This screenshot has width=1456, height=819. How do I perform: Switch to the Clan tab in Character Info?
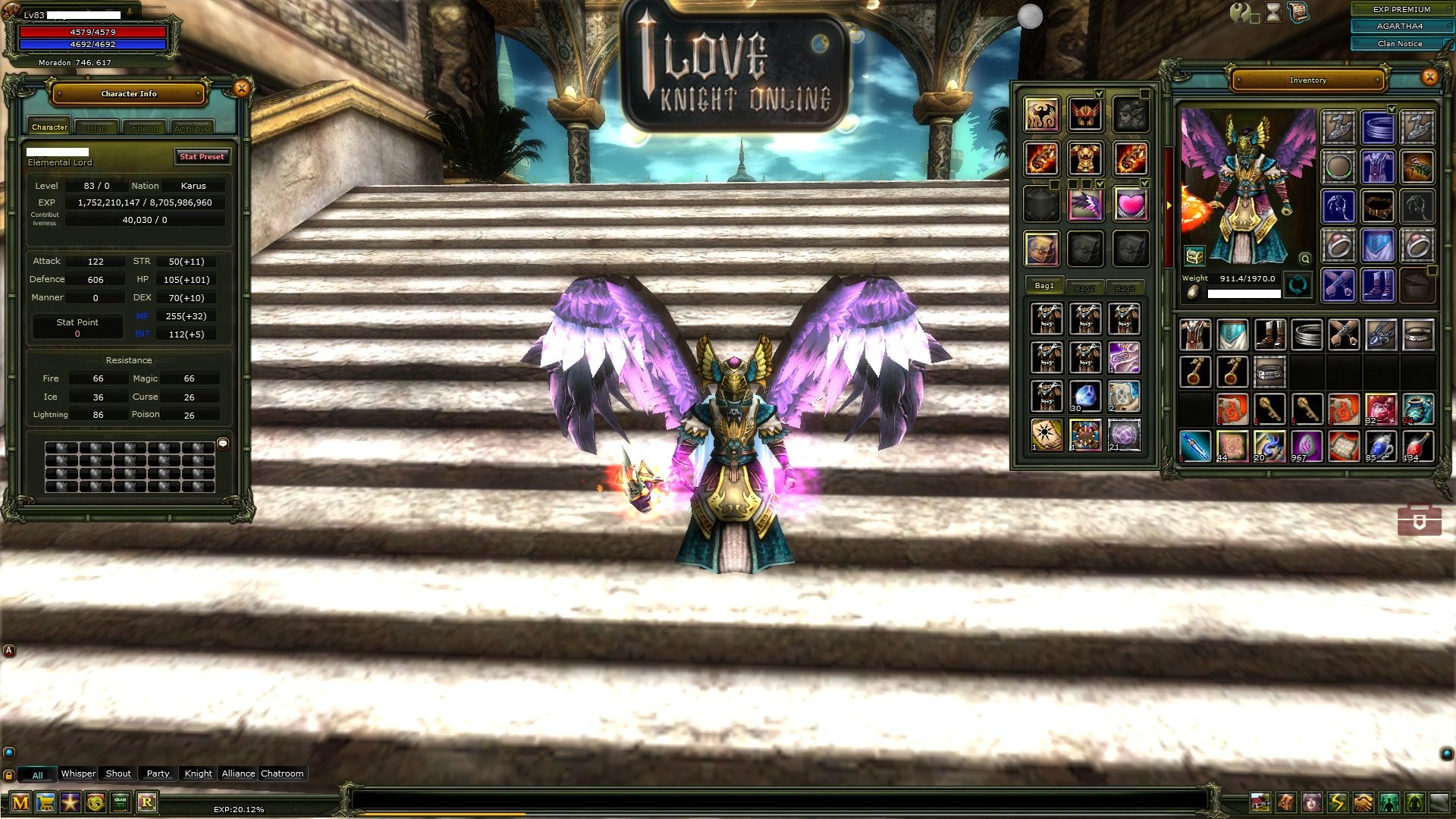click(x=97, y=127)
